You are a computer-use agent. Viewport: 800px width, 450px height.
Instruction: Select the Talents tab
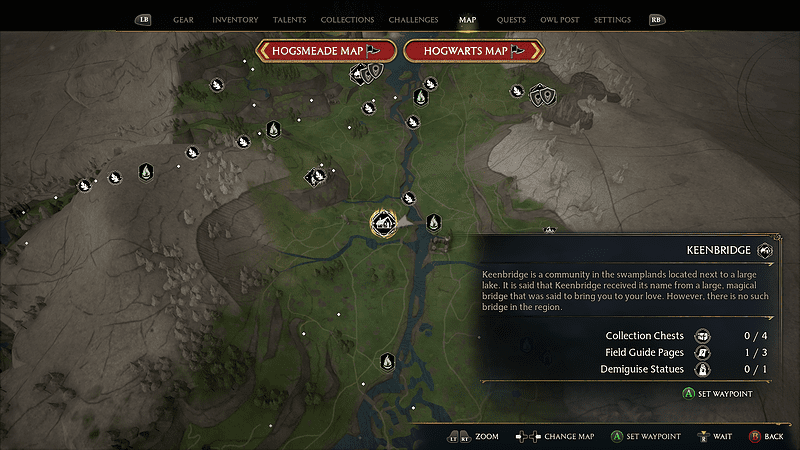pos(290,19)
